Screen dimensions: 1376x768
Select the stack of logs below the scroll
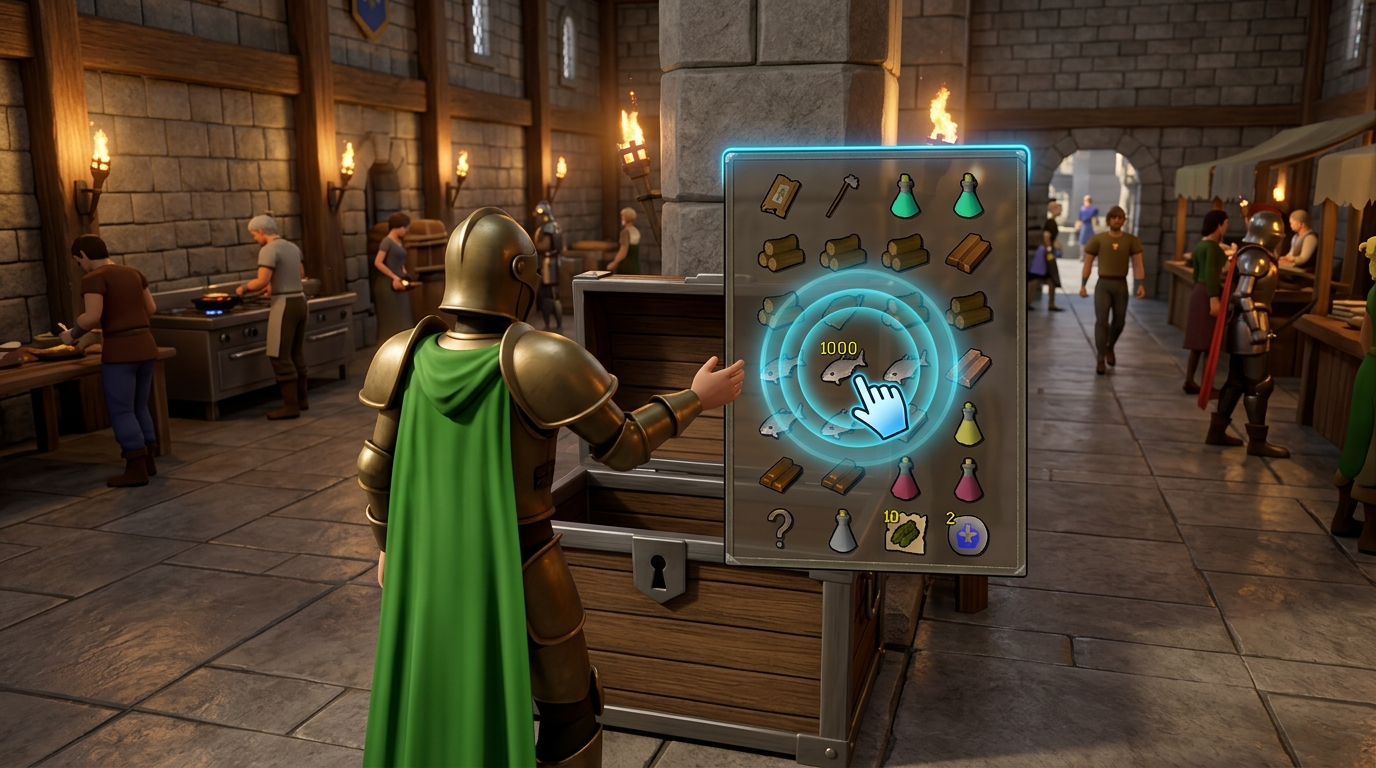pyautogui.click(x=781, y=251)
